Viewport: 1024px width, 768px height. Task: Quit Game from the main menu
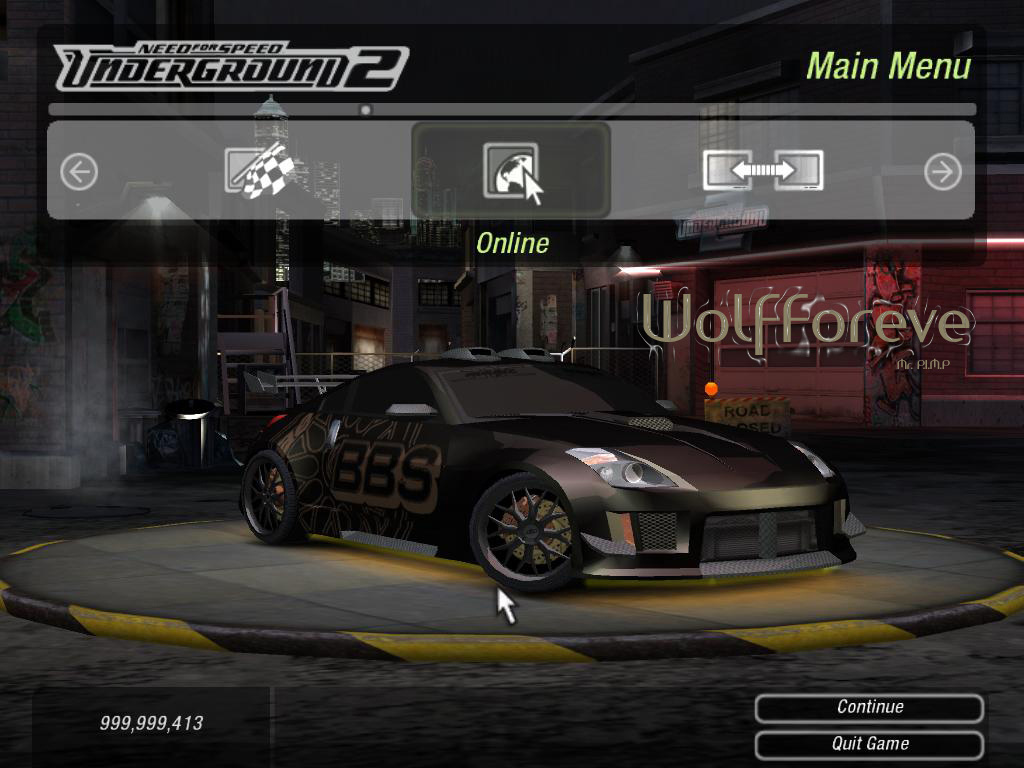(869, 744)
